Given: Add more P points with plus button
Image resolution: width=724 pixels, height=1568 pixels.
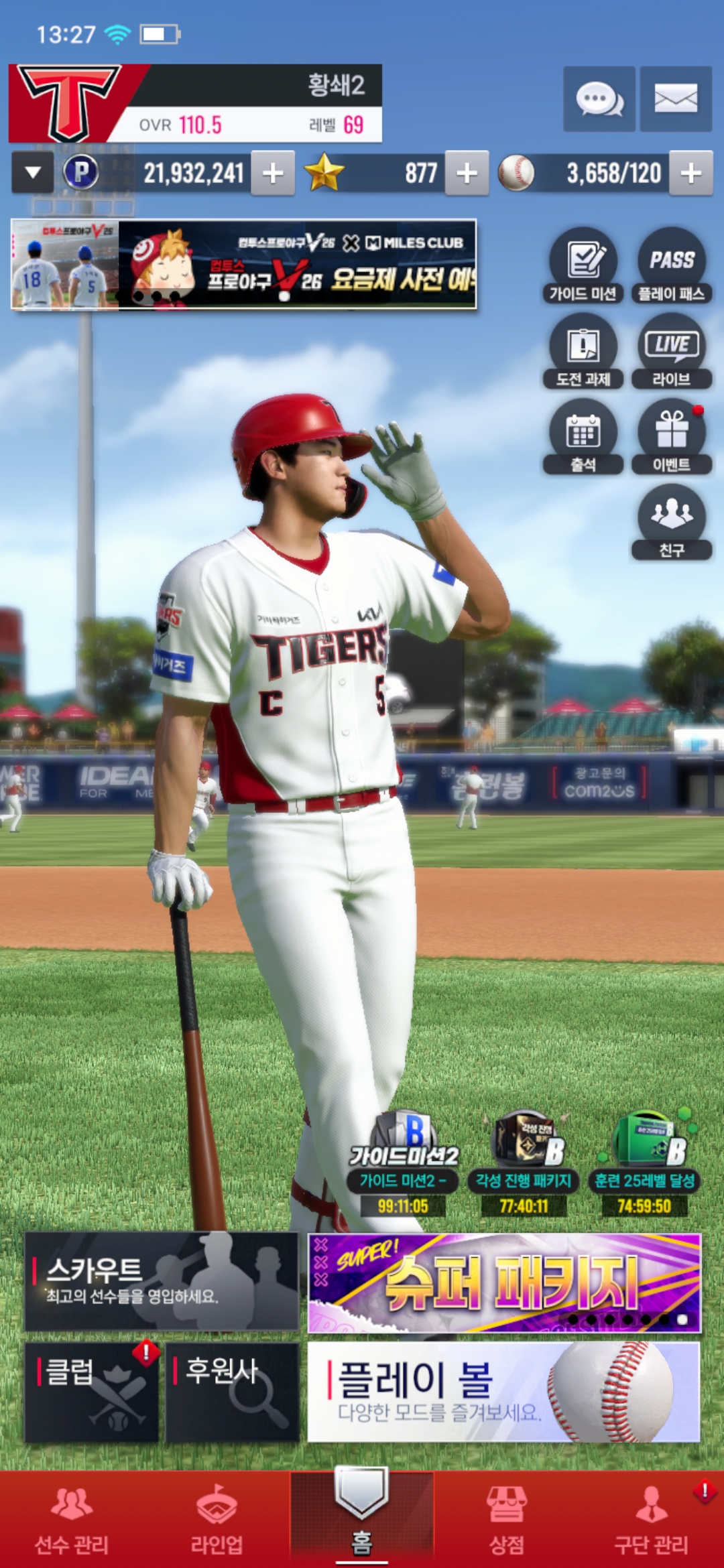Looking at the screenshot, I should (273, 174).
